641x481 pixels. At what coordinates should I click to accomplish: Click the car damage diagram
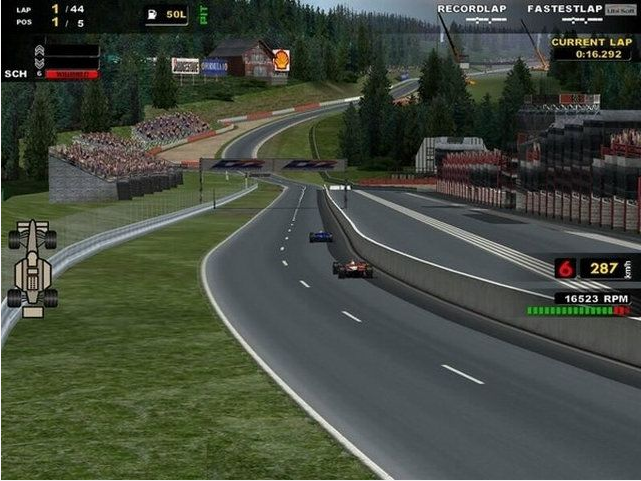(33, 268)
